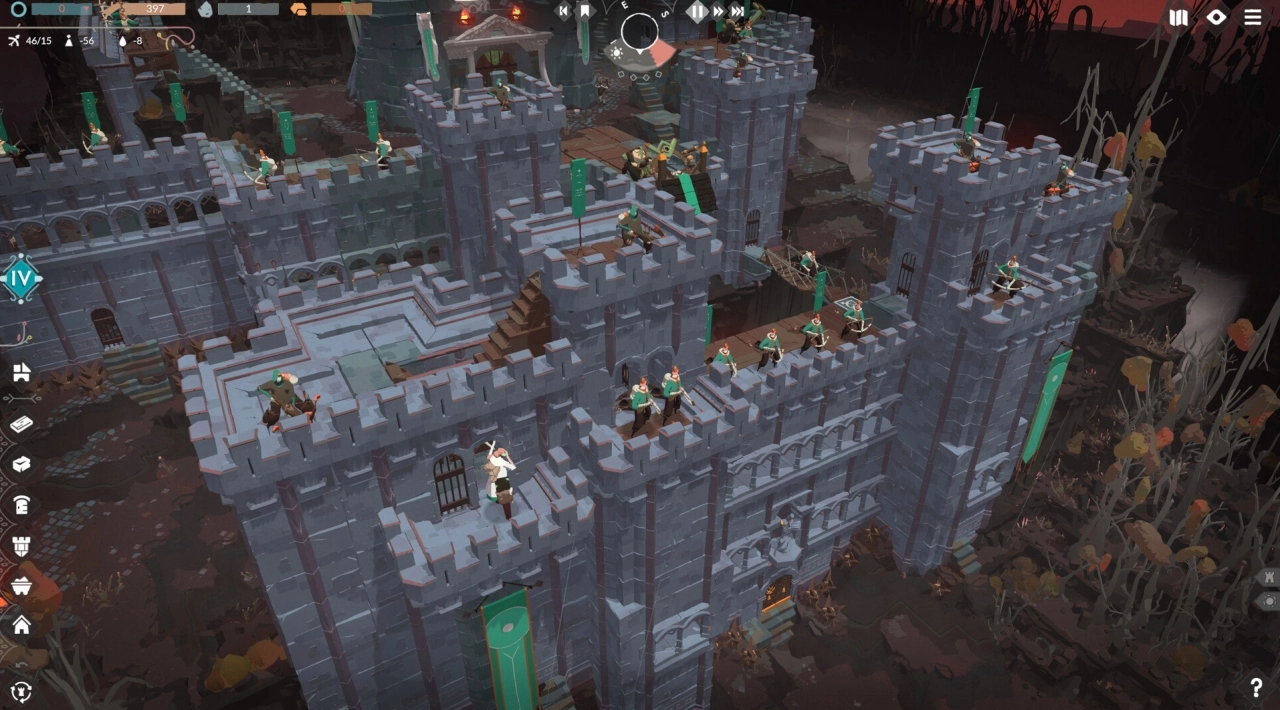Select the cube block build tool
Viewport: 1280px width, 710px height.
coord(21,464)
